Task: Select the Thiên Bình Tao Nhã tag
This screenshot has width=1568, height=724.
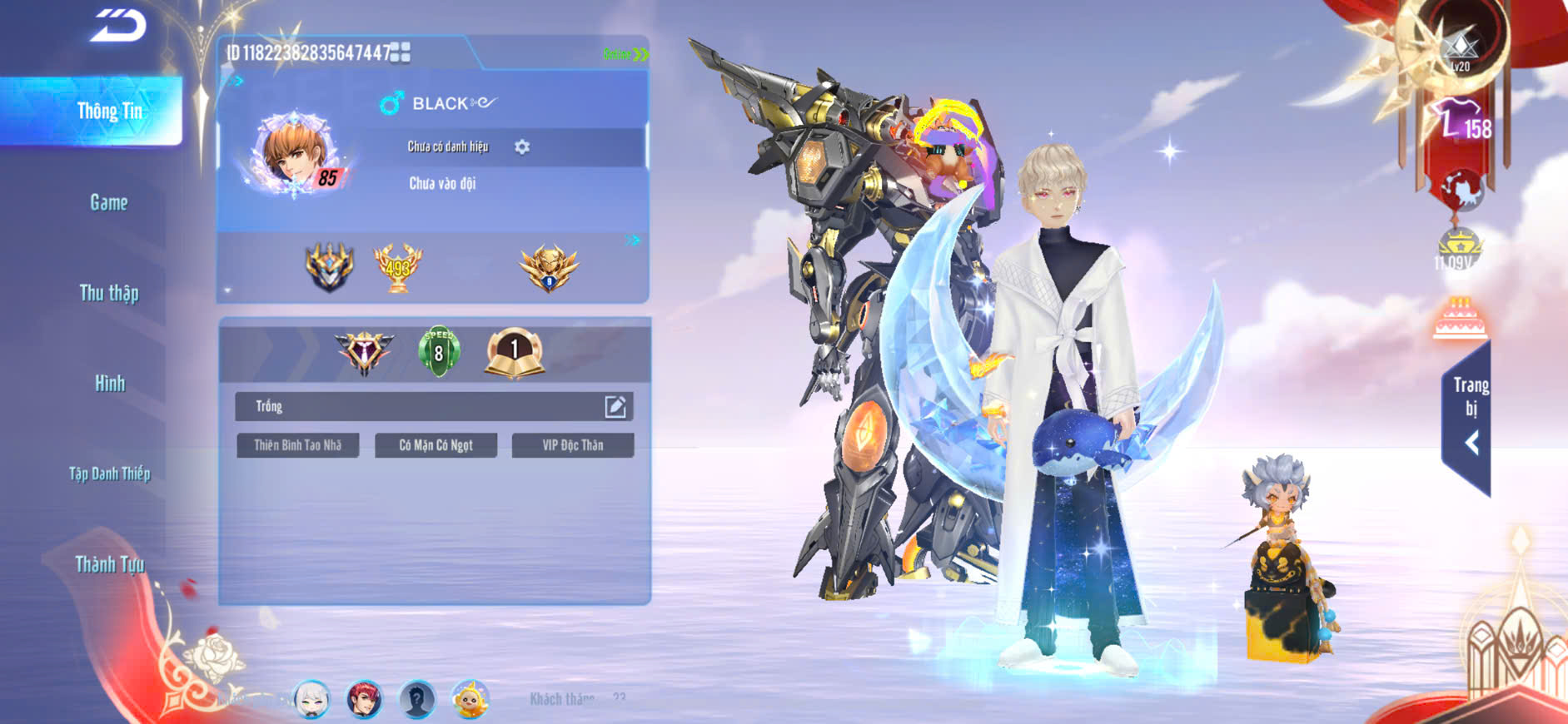Action: 297,445
